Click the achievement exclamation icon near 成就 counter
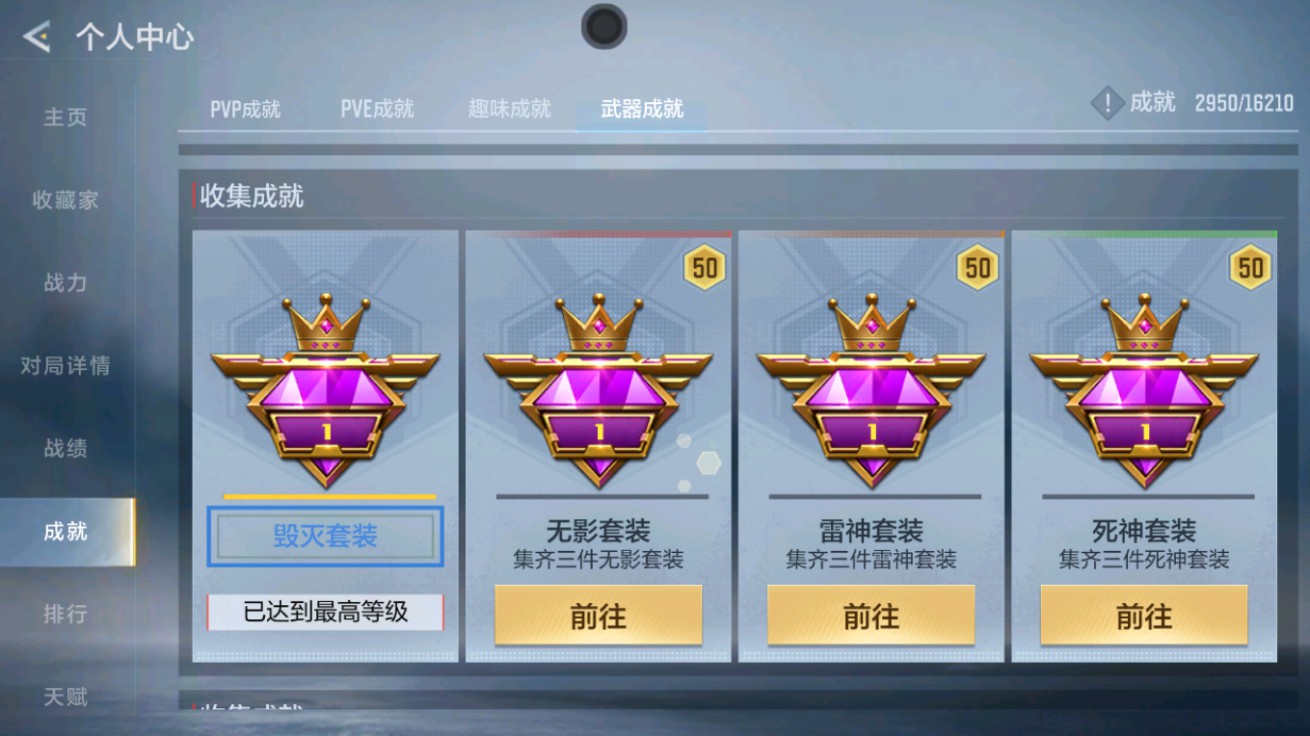This screenshot has width=1310, height=736. pos(1106,103)
